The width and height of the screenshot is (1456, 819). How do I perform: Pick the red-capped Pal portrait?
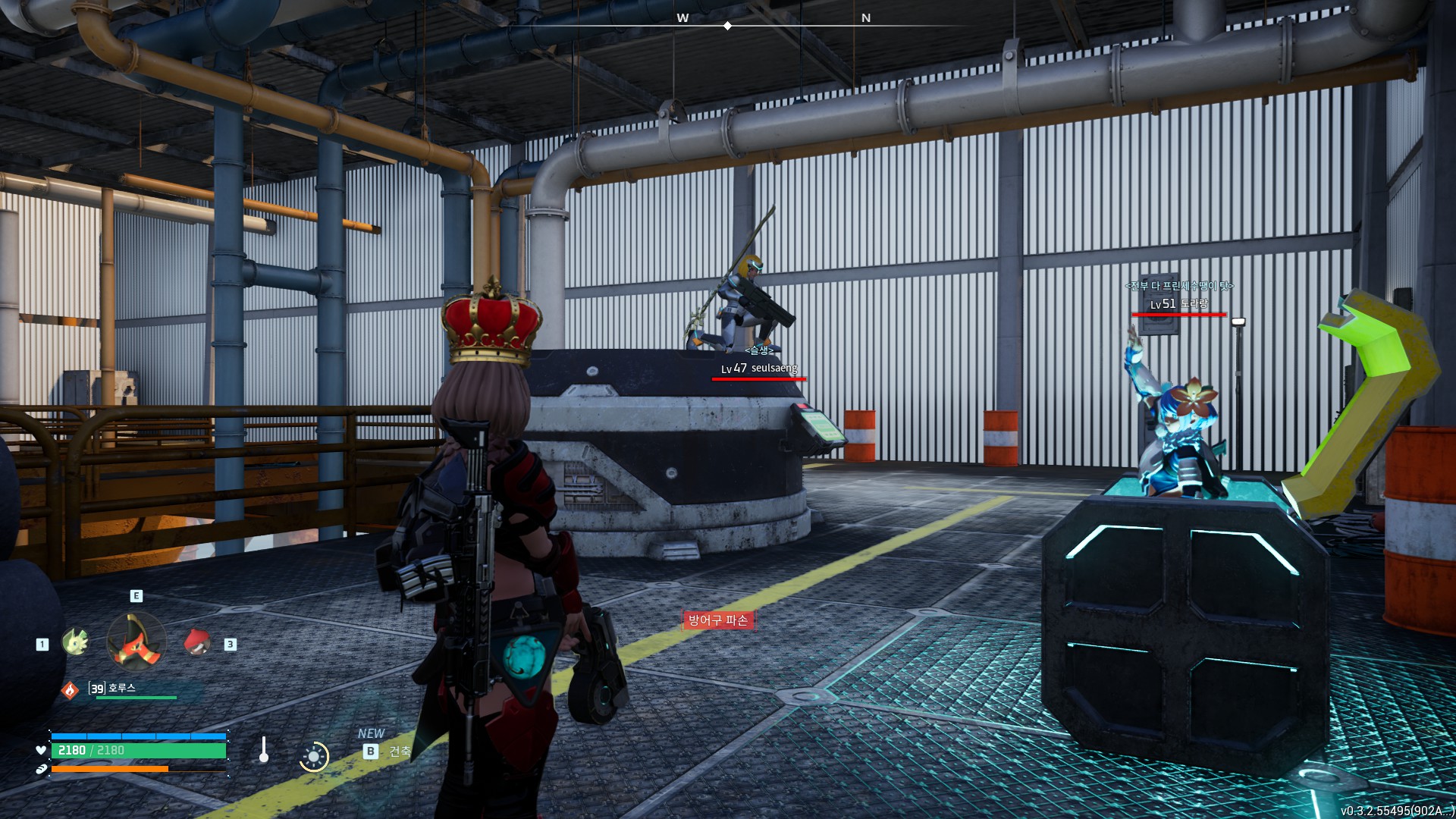197,642
